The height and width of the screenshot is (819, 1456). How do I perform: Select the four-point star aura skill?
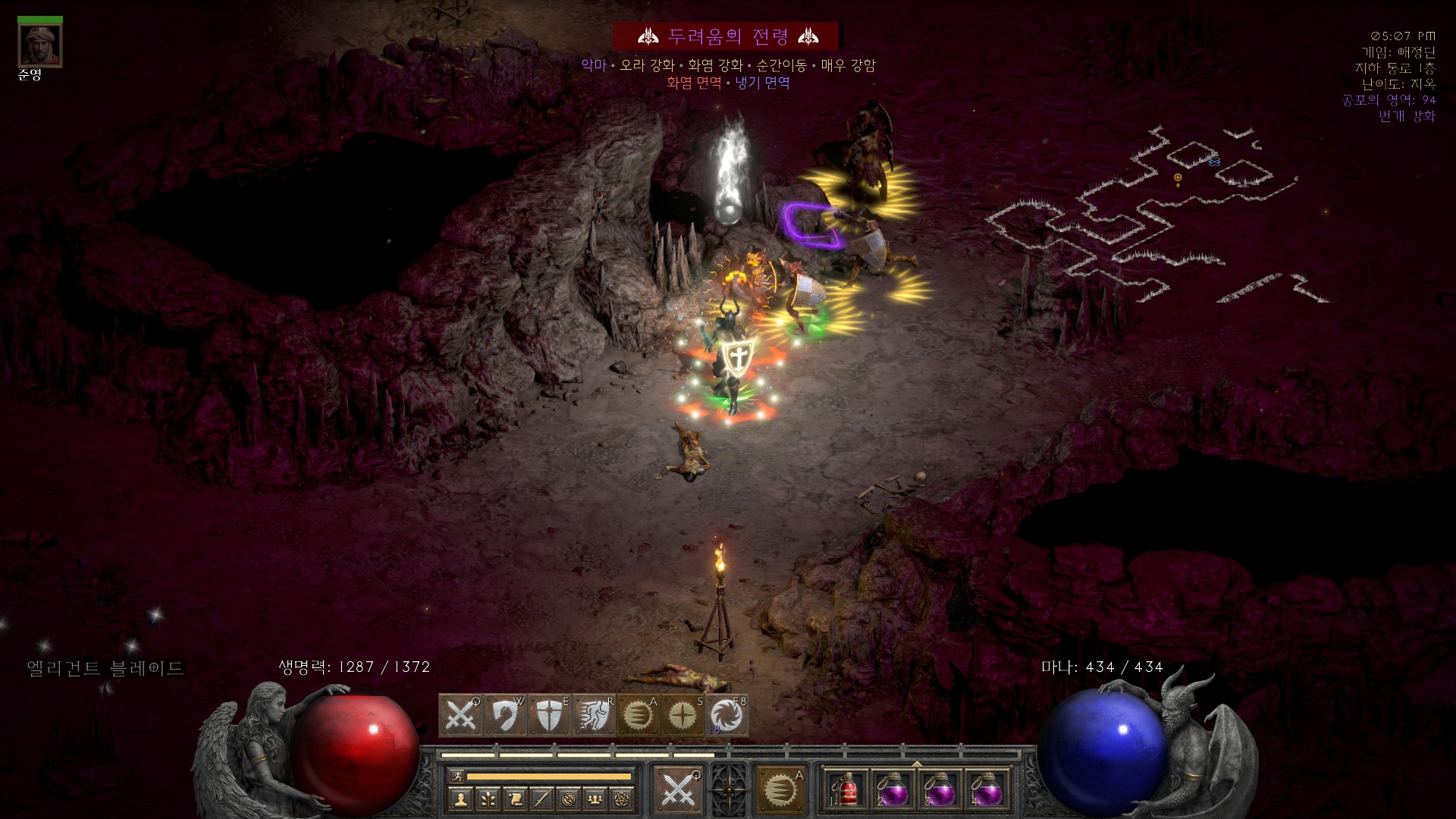682,715
